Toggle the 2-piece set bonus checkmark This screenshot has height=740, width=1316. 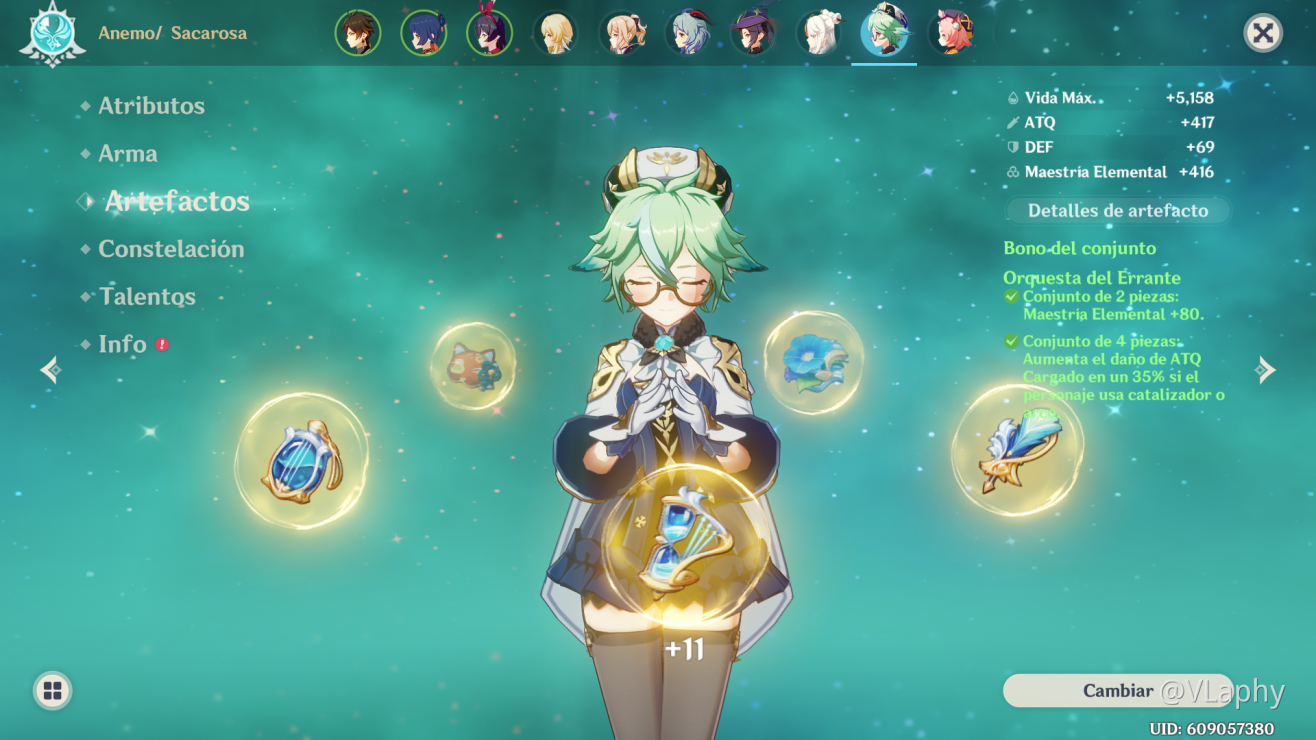1009,297
